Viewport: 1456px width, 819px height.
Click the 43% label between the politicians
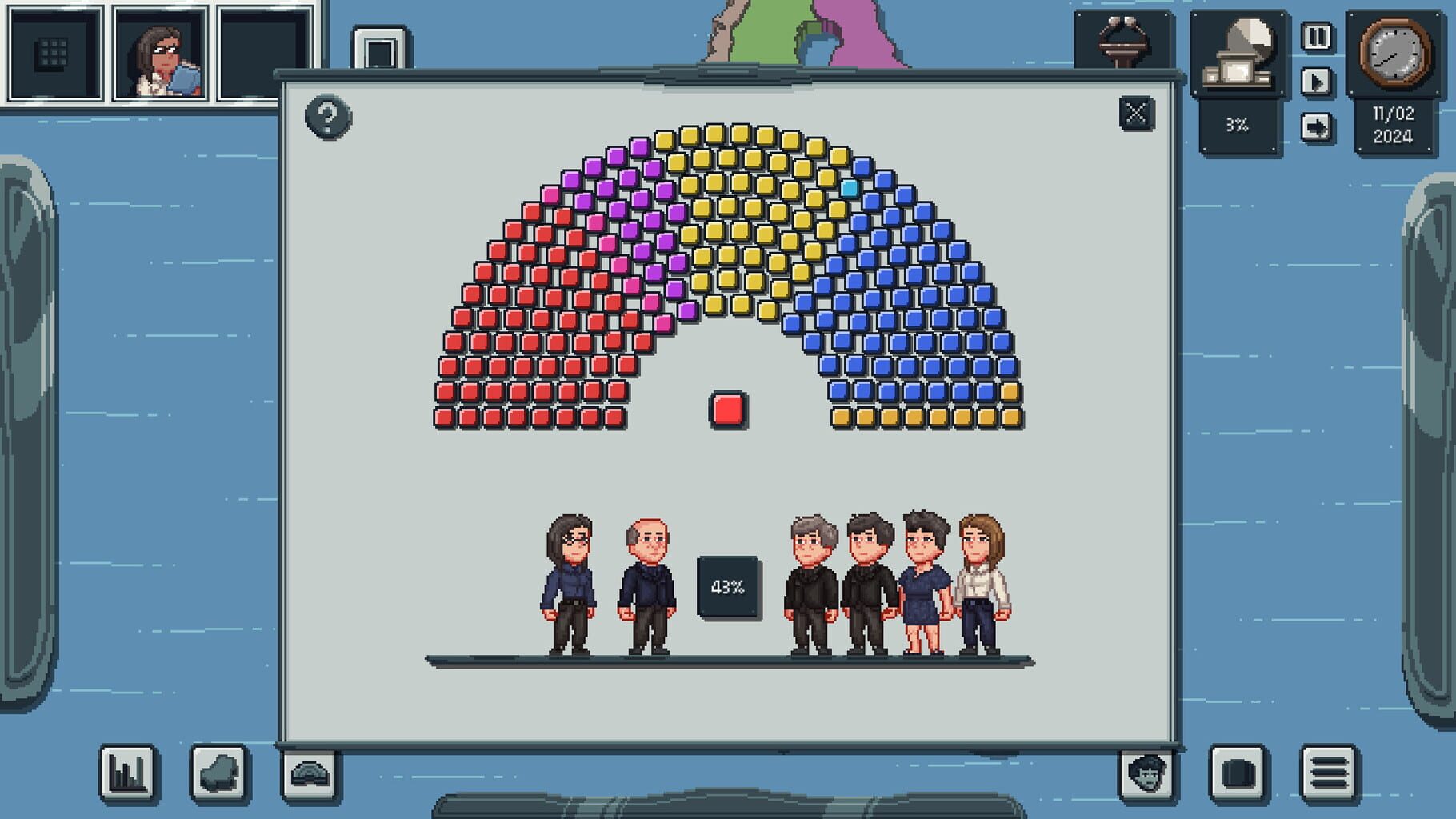tap(726, 586)
